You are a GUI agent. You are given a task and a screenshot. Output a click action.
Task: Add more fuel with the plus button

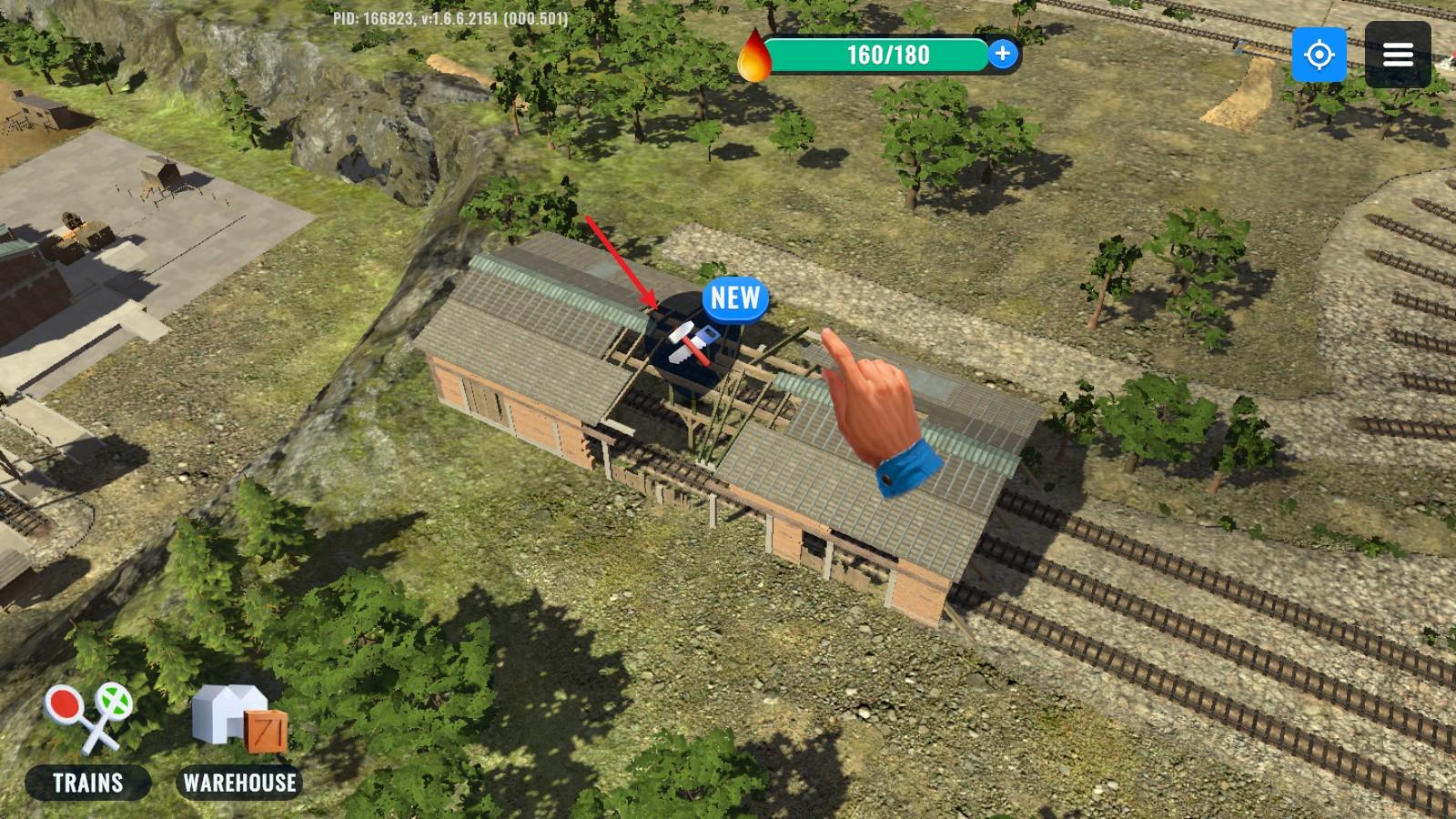pos(1002,55)
